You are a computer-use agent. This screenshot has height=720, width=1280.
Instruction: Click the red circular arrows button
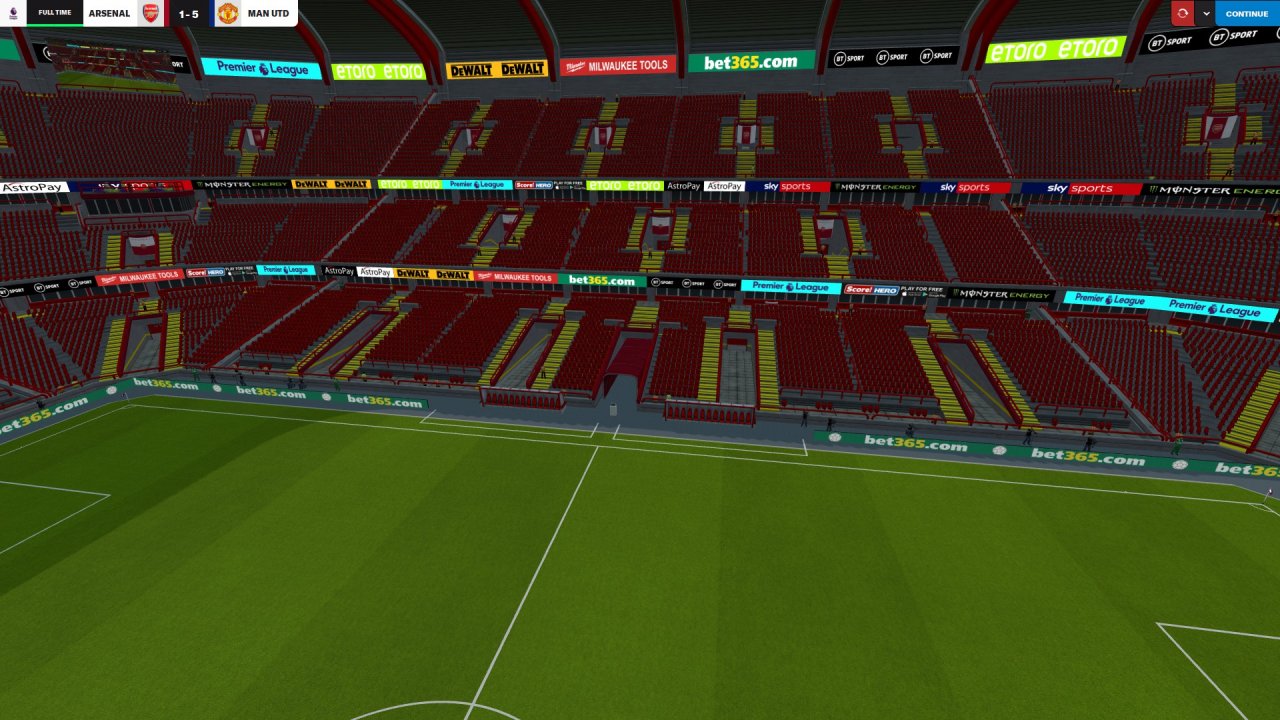(x=1183, y=14)
